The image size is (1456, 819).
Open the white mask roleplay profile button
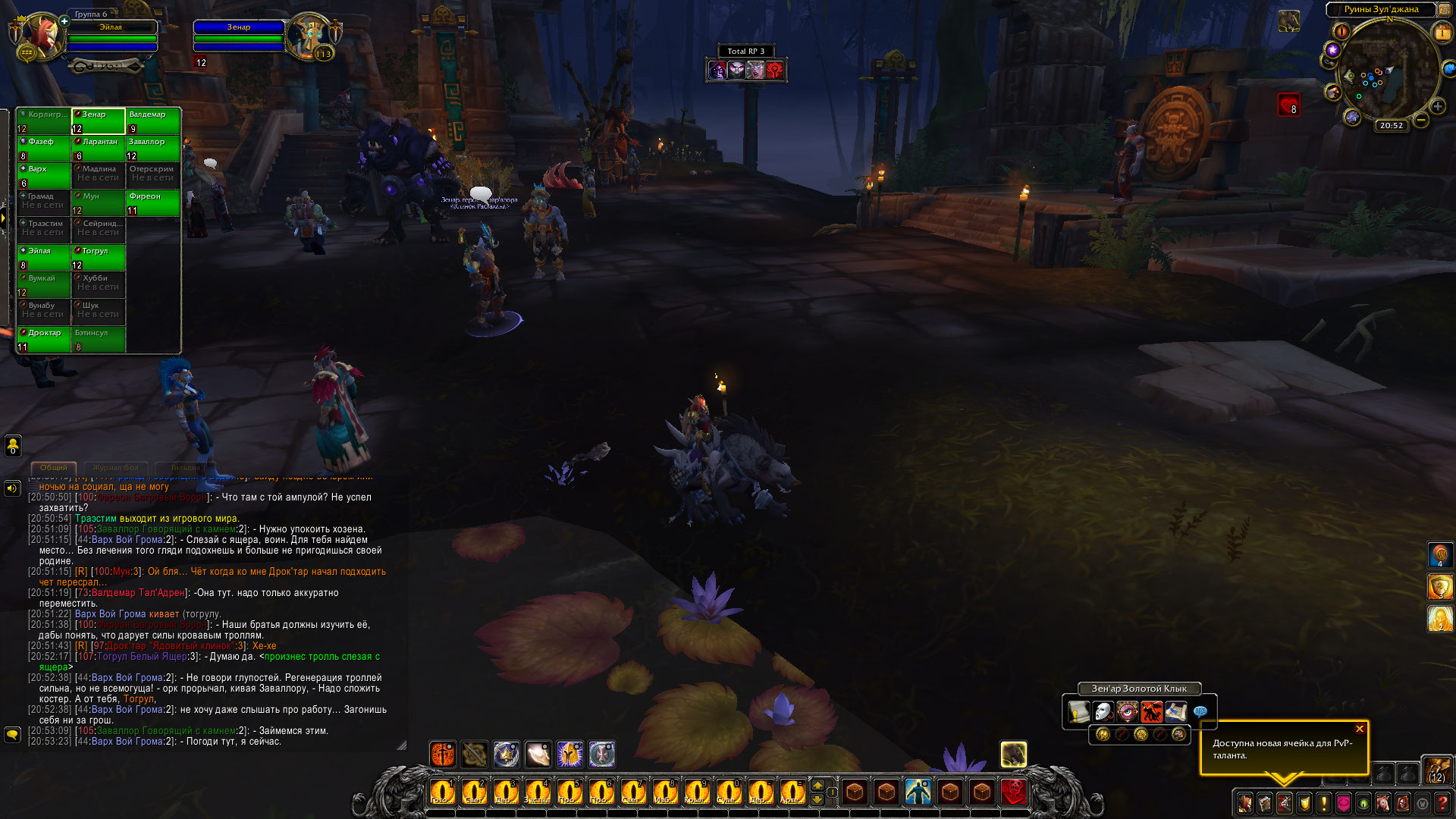tap(1103, 712)
